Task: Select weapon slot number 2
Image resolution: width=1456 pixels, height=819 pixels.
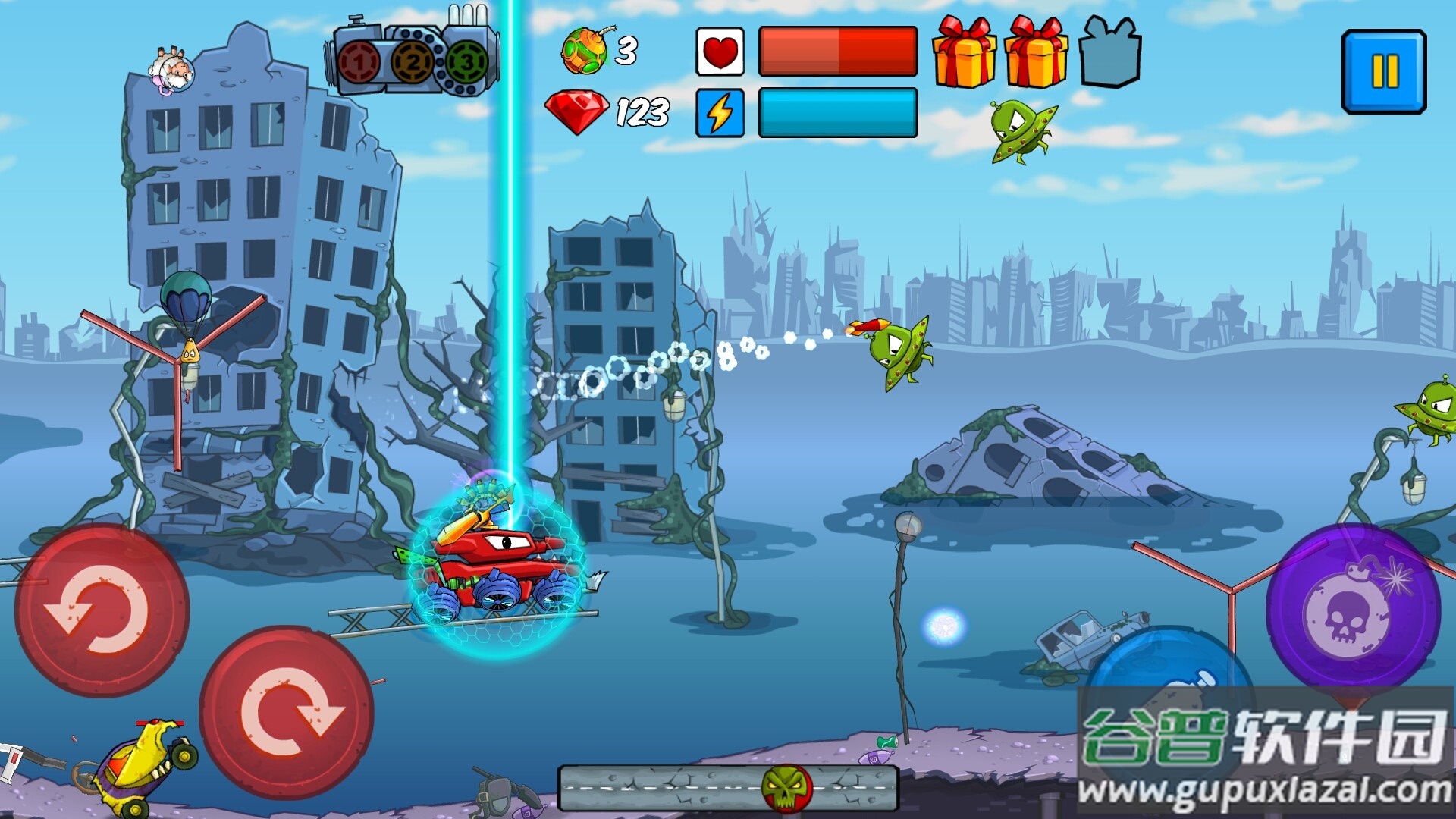Action: point(413,62)
